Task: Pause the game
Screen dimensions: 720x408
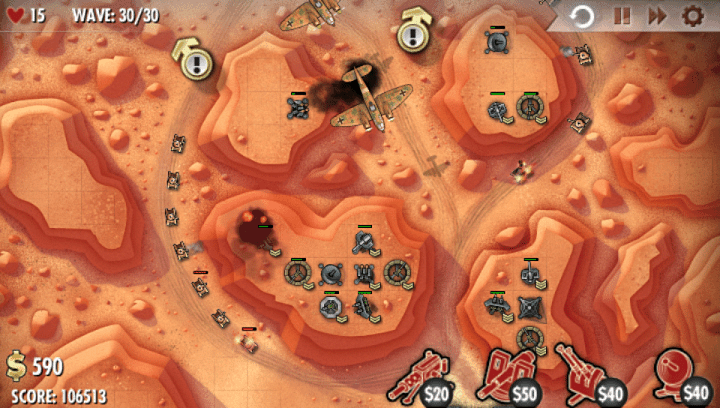Action: [x=622, y=16]
